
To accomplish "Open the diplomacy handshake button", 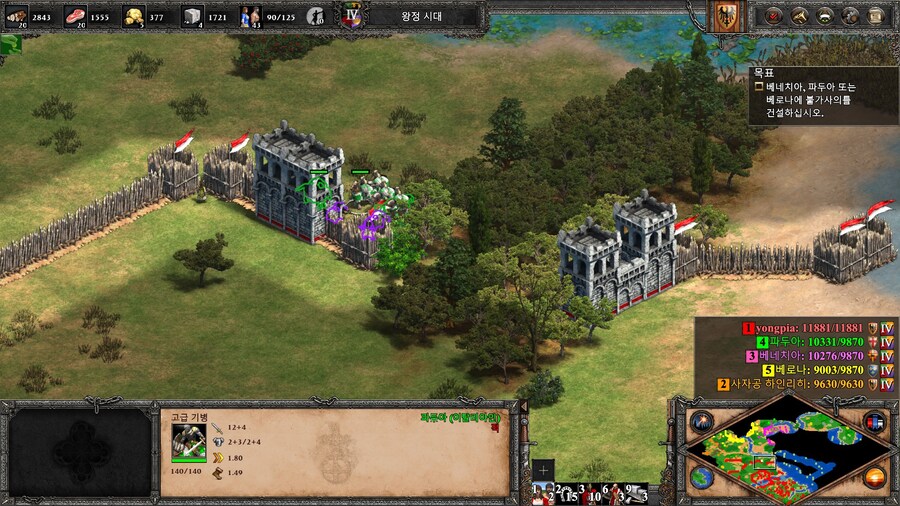I will point(799,15).
